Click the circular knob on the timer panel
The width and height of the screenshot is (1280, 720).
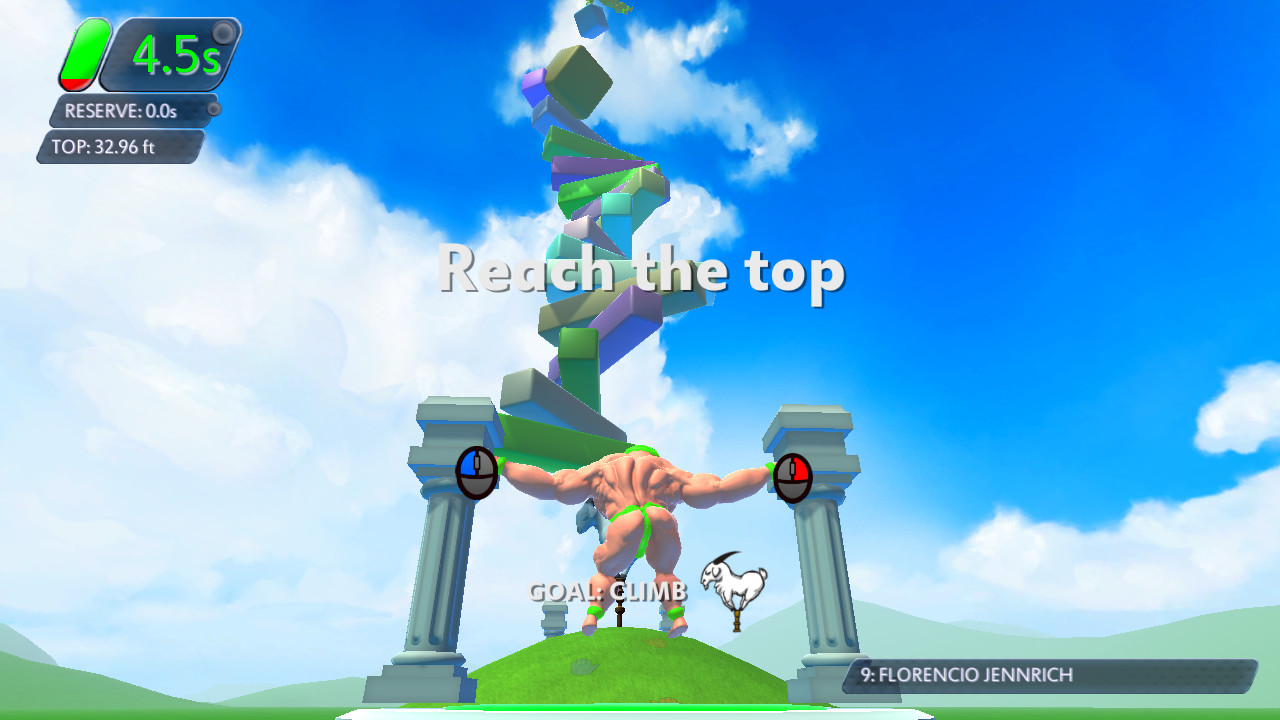click(x=223, y=31)
